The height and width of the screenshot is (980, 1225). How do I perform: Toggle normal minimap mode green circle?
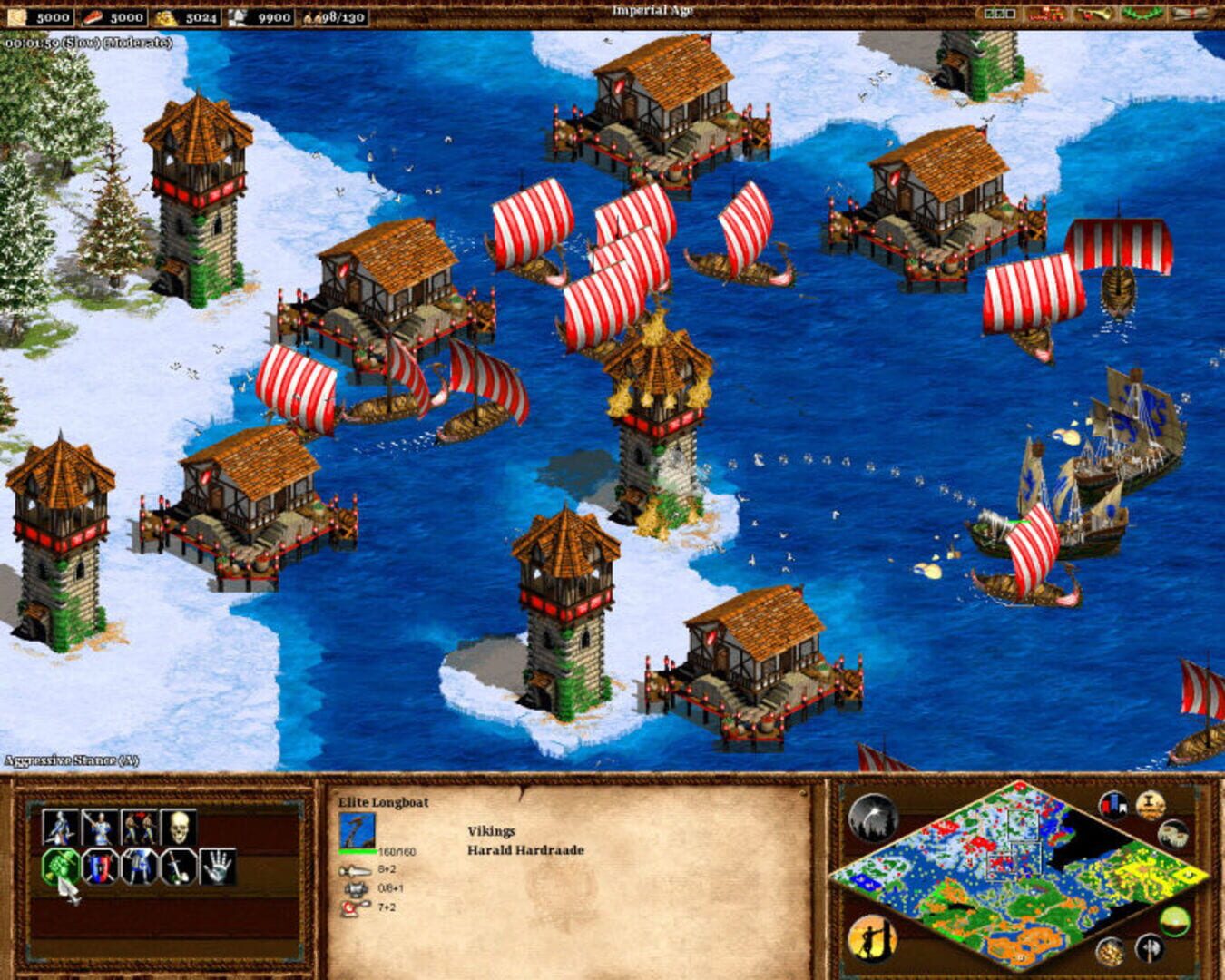pyautogui.click(x=1173, y=921)
